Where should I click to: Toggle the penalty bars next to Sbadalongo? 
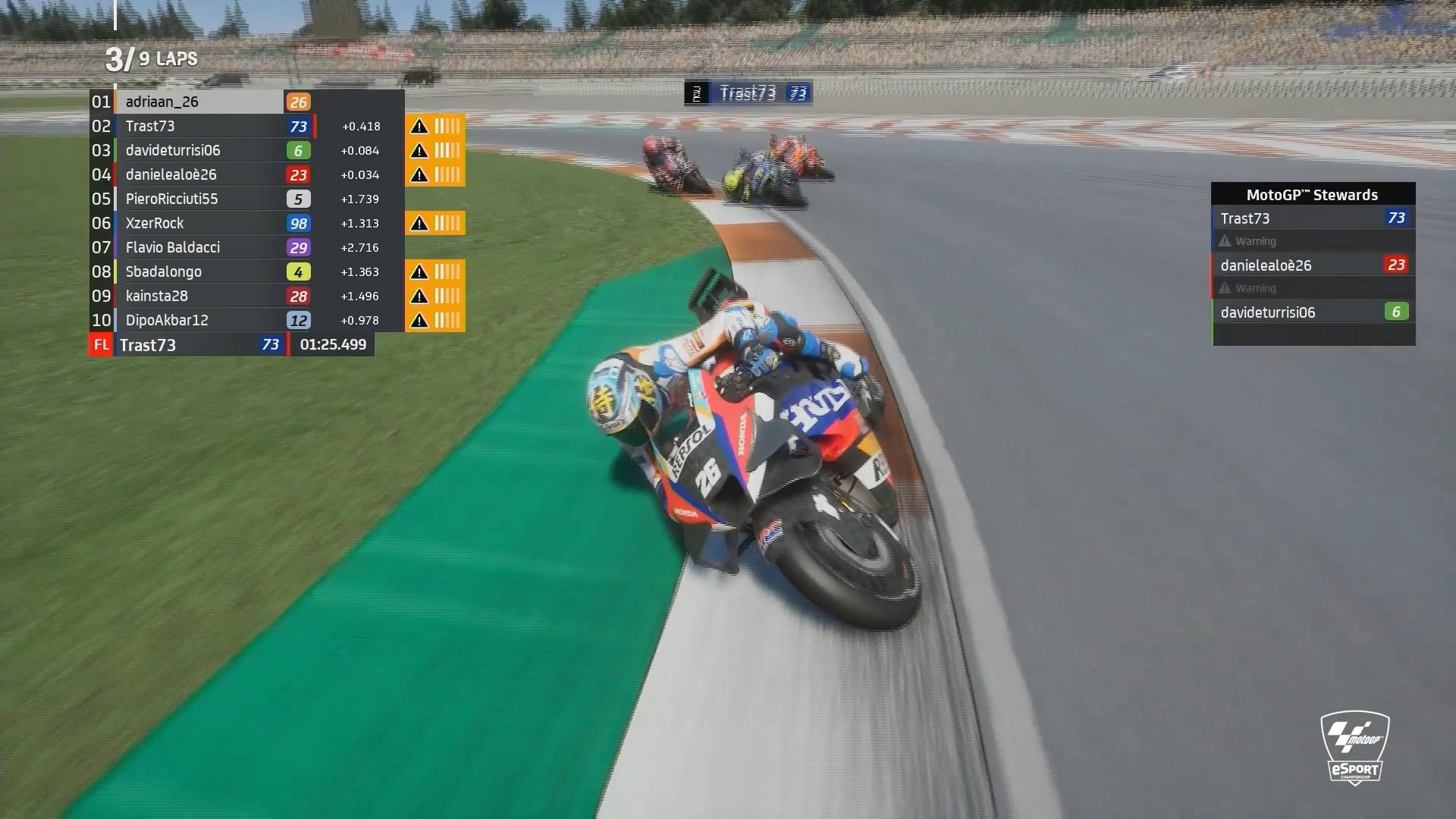[x=447, y=271]
